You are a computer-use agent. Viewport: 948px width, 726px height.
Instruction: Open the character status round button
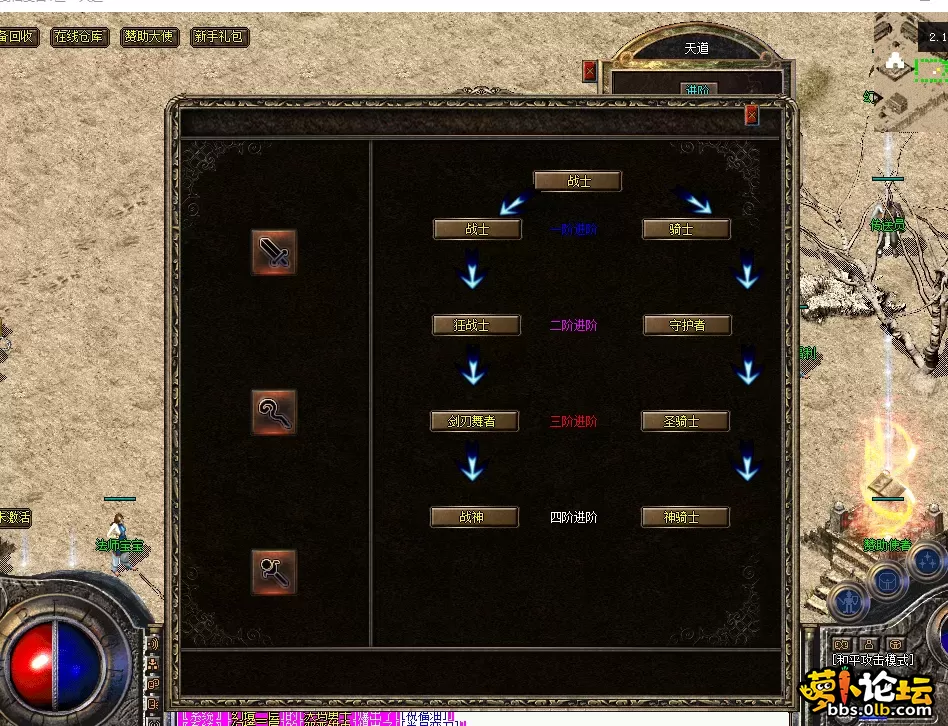point(849,602)
